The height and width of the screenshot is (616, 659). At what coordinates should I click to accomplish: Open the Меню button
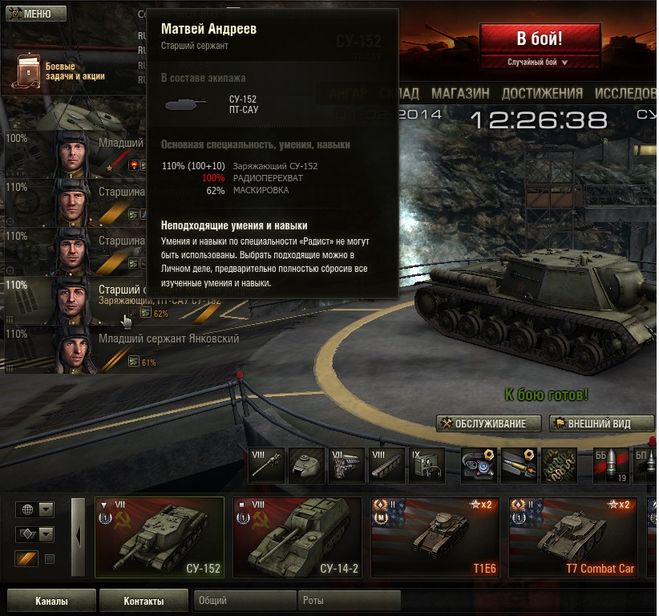pyautogui.click(x=36, y=14)
